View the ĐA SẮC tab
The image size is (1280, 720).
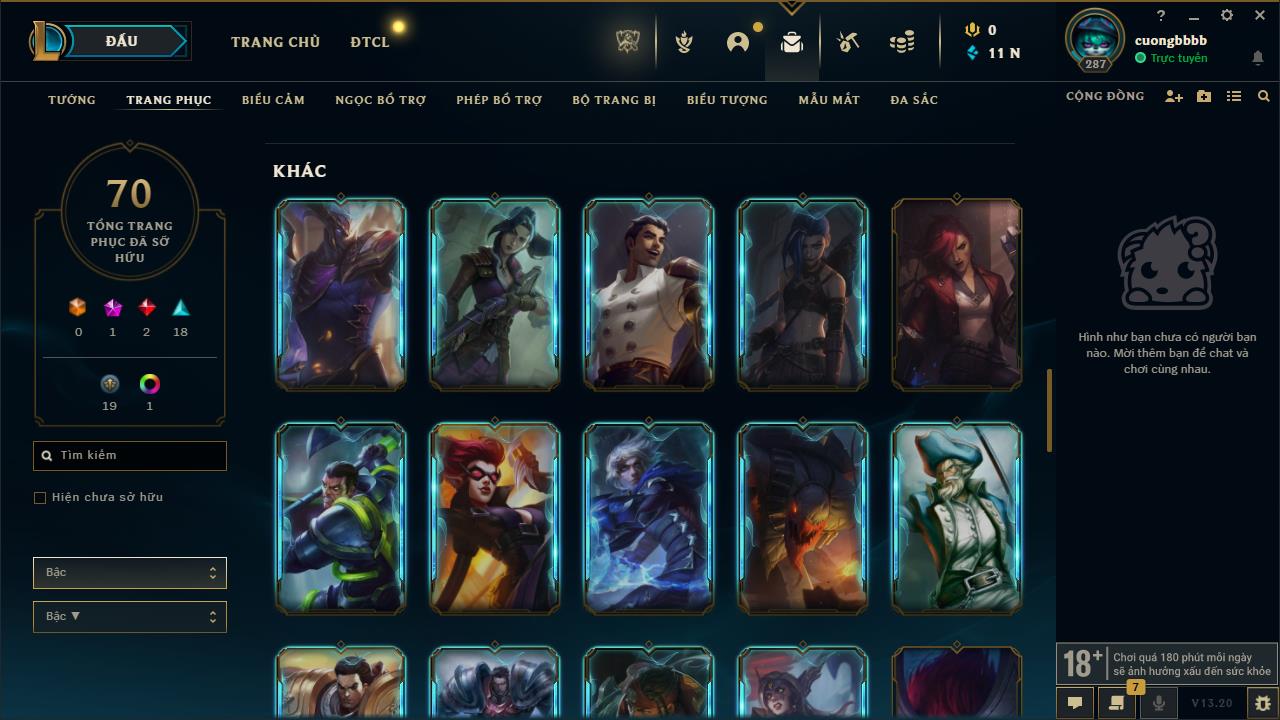click(914, 100)
